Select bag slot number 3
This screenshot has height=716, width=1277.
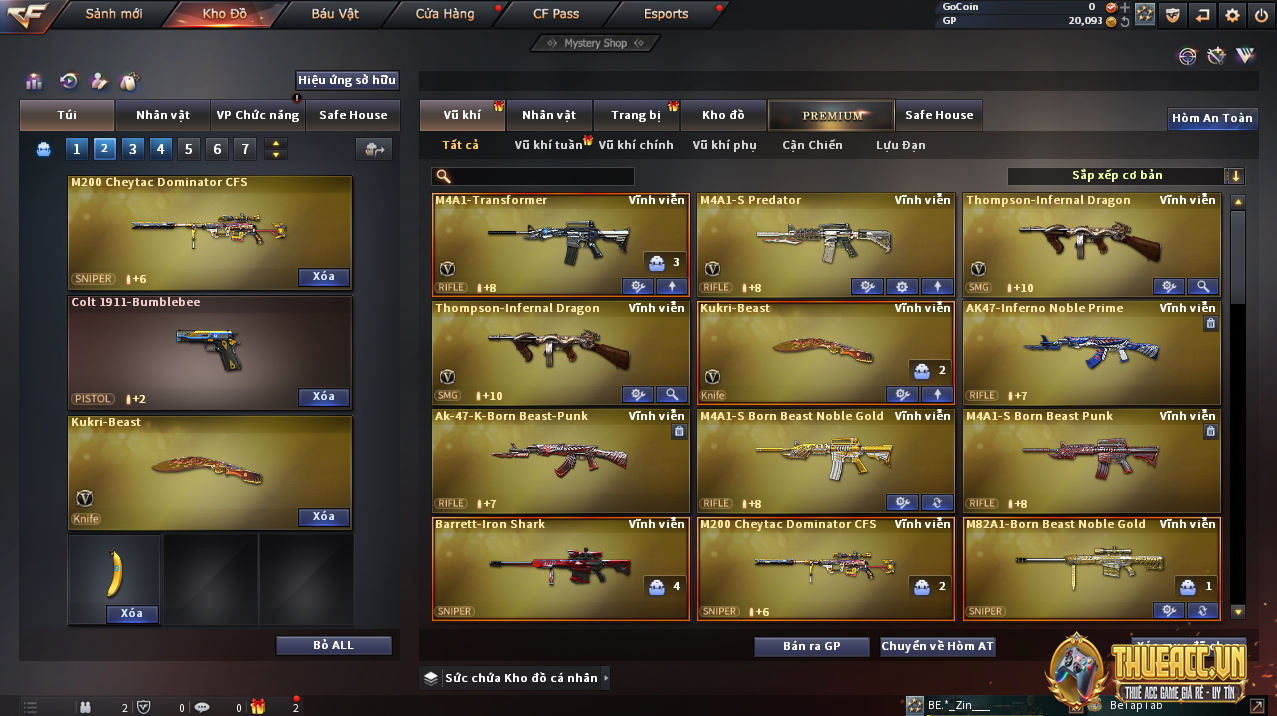click(132, 149)
